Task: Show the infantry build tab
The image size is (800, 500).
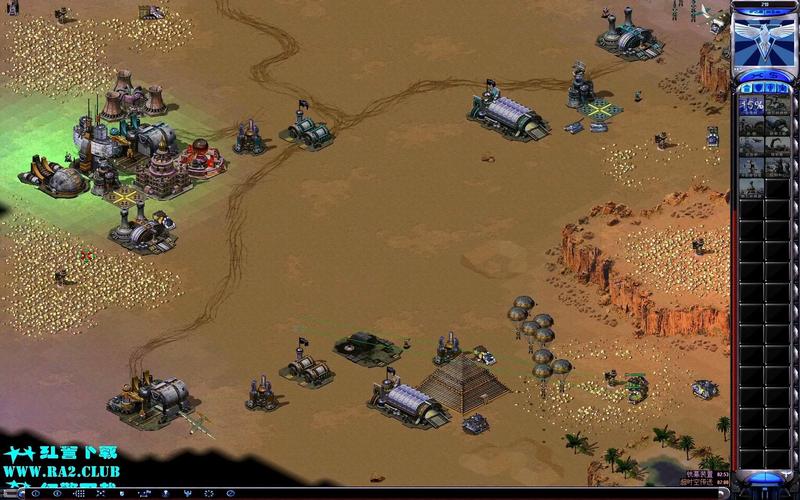Action: pos(771,88)
